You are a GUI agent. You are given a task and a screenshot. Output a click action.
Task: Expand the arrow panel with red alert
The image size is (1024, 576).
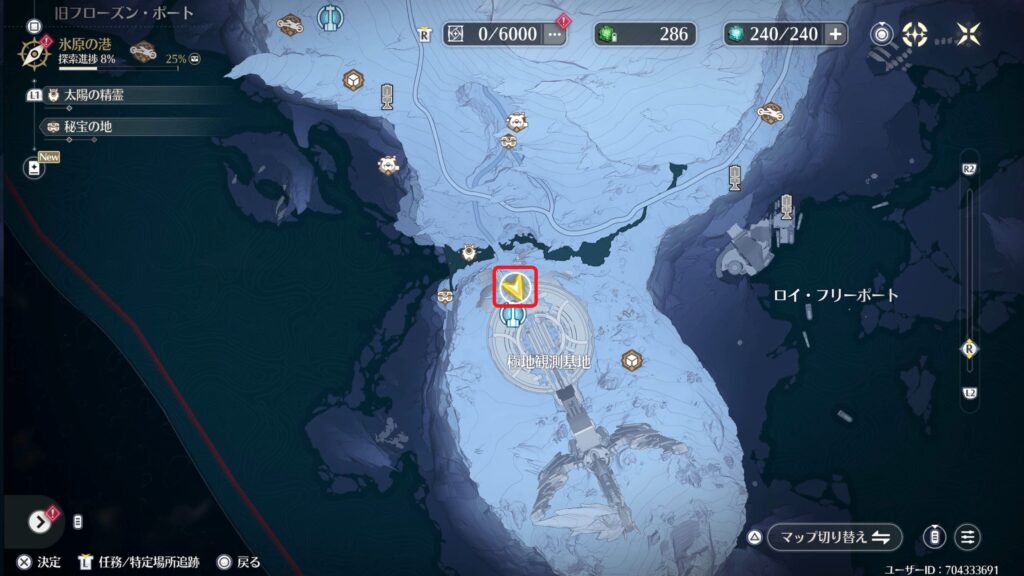41,521
